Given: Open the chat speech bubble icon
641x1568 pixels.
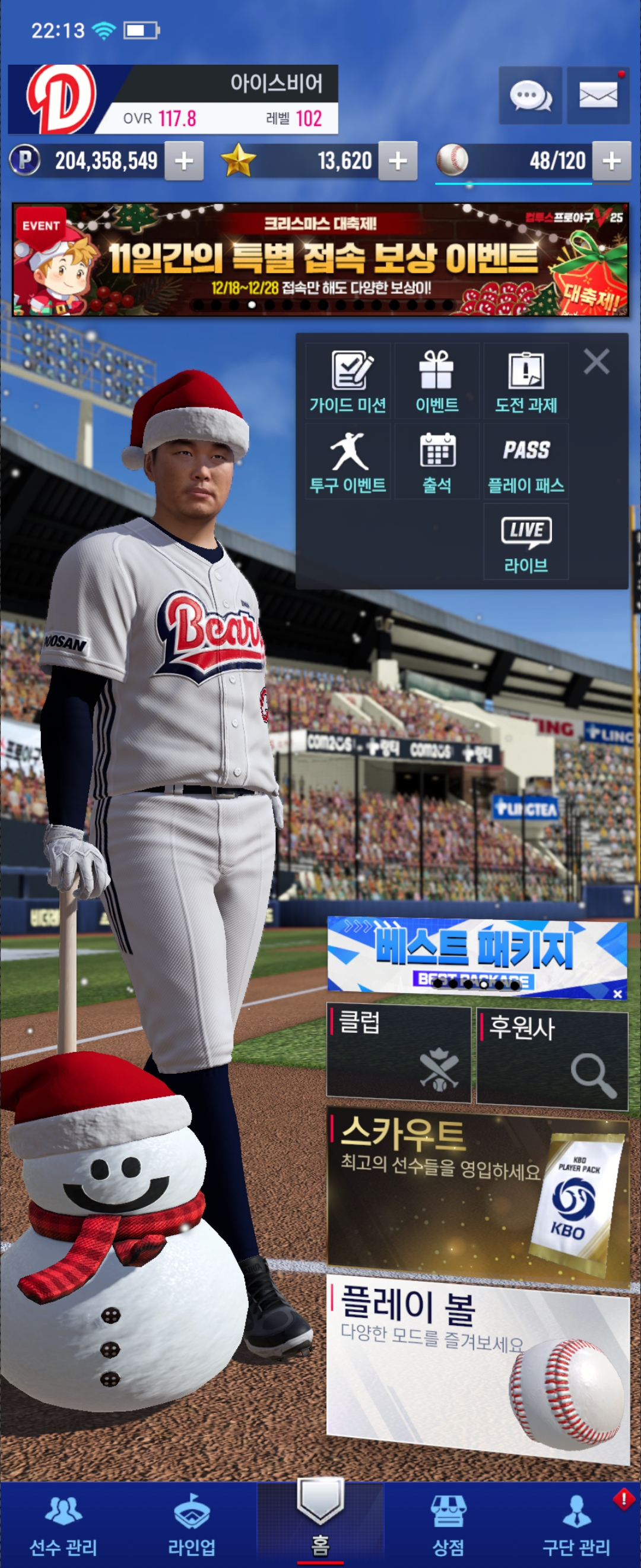Looking at the screenshot, I should 529,96.
